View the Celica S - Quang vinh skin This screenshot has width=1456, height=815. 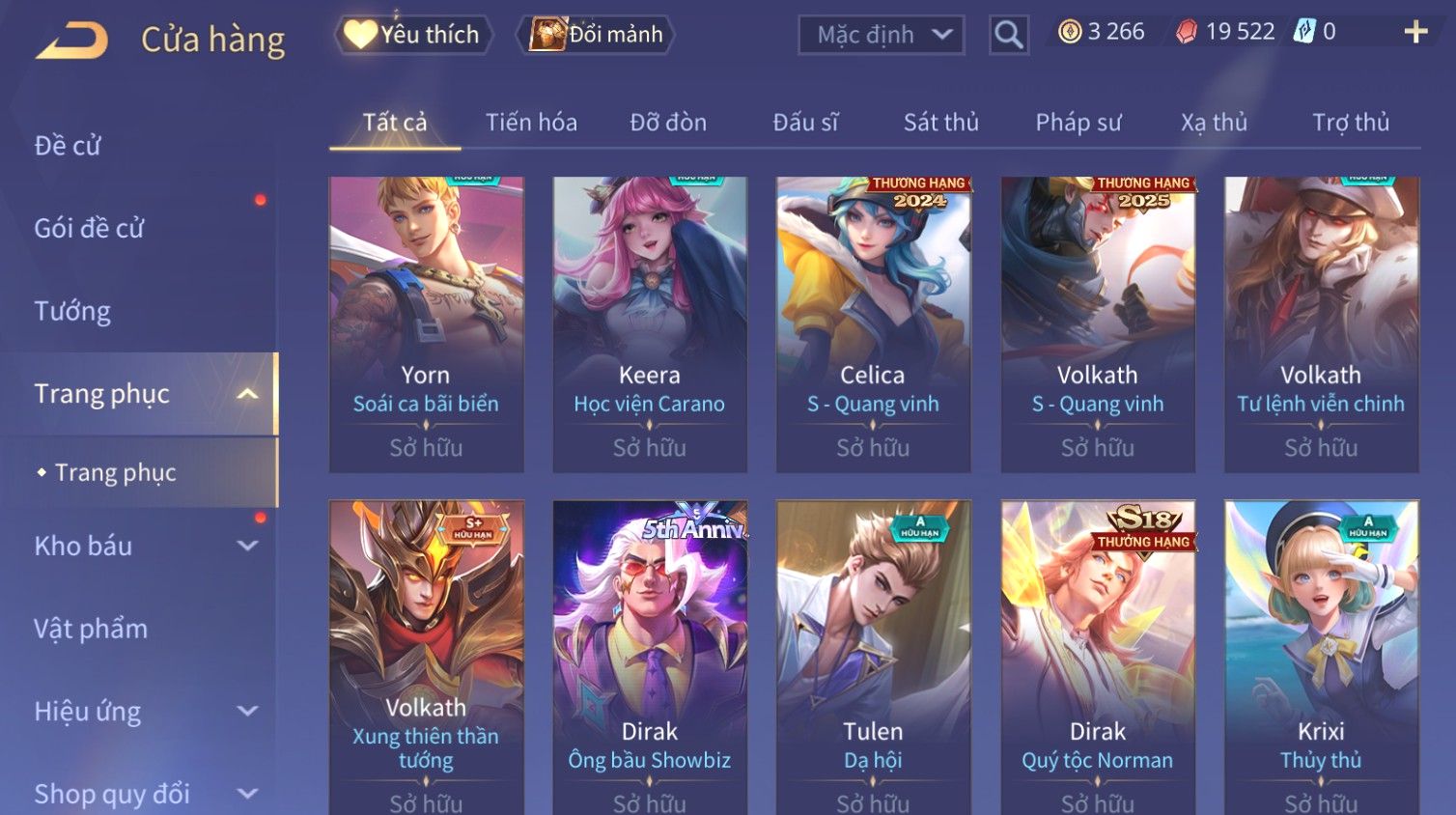click(x=873, y=323)
